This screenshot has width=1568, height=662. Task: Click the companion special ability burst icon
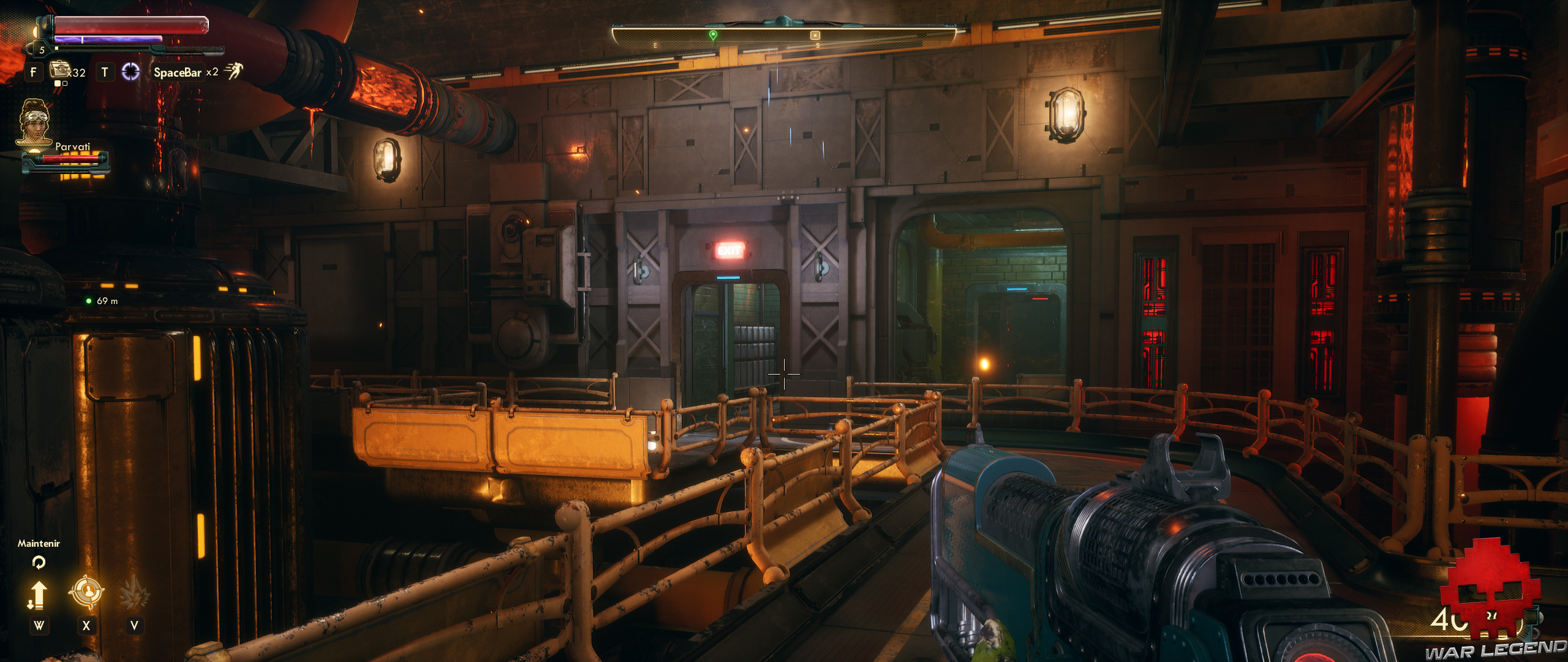(134, 592)
